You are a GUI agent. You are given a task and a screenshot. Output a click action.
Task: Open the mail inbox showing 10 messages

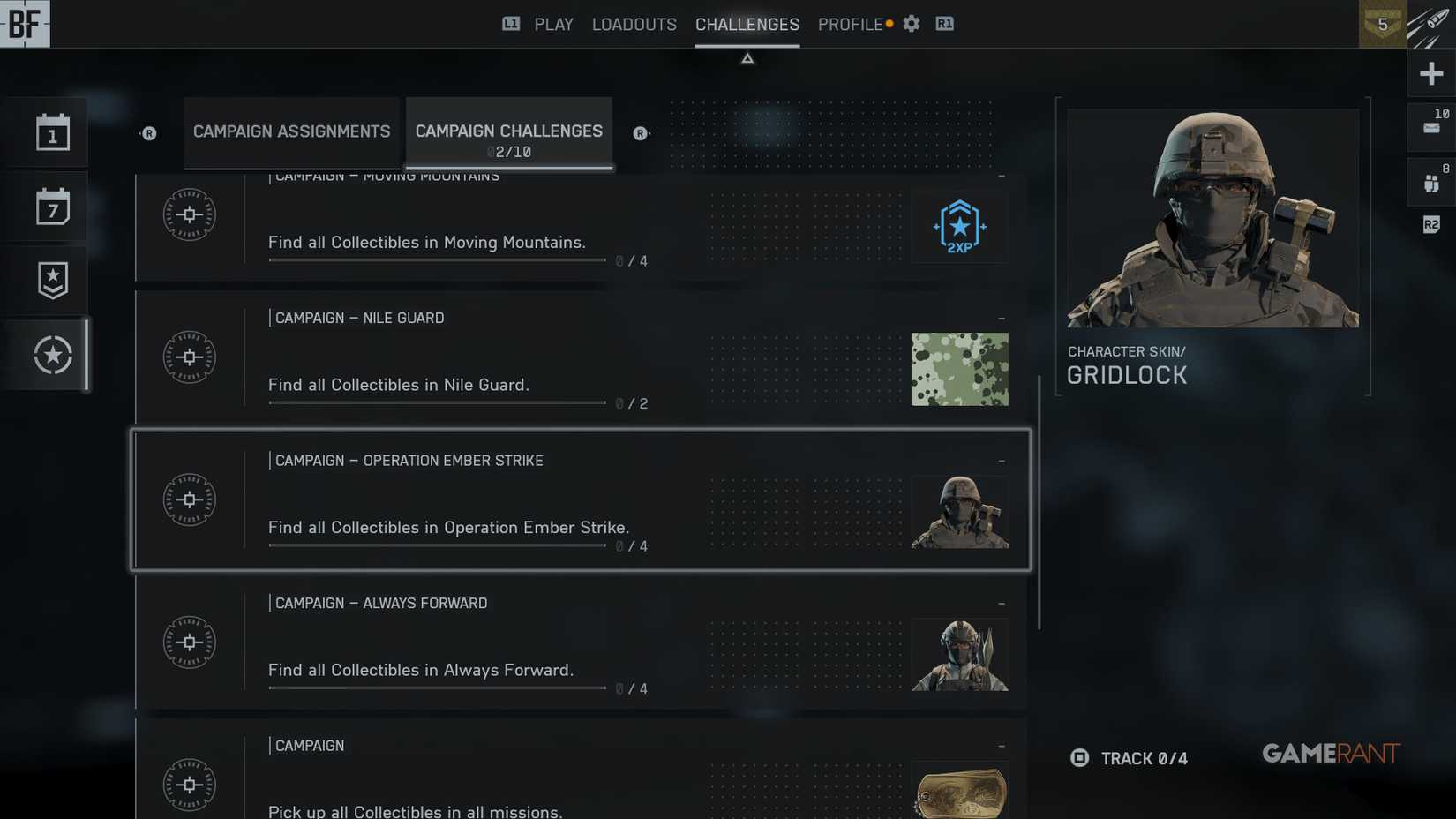[1431, 126]
